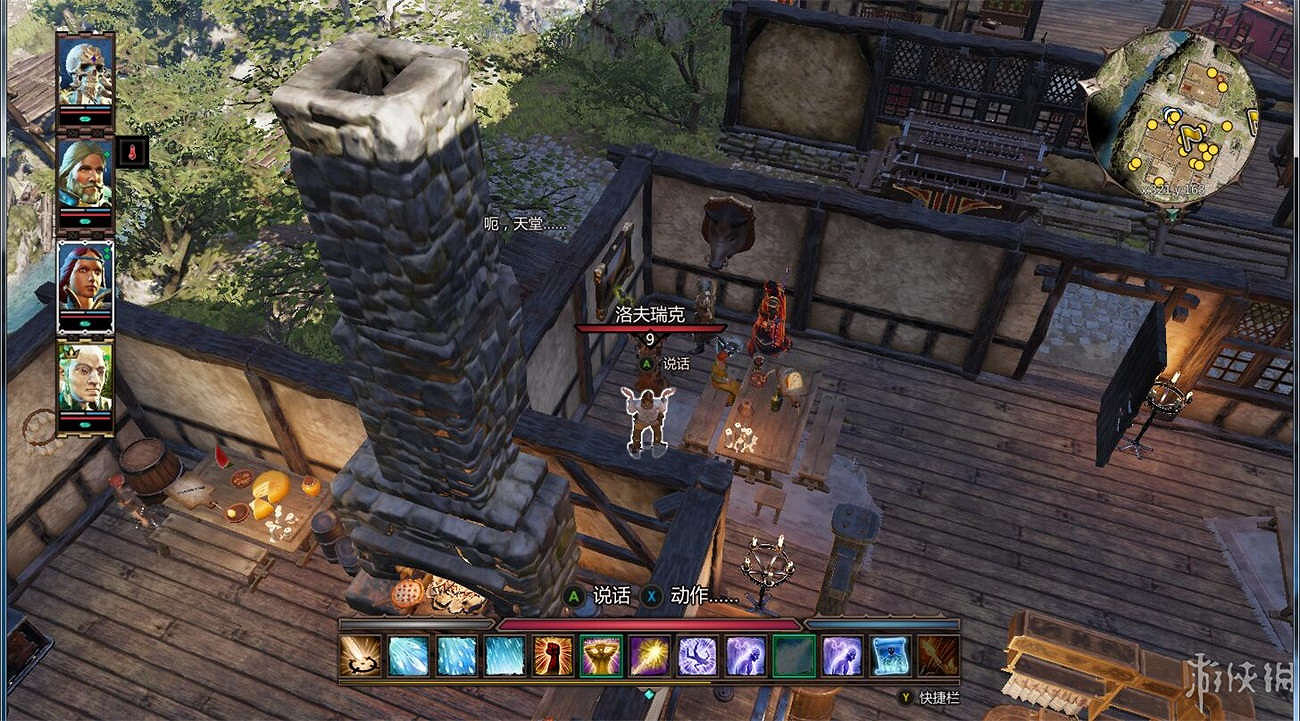
Task: Activate the spinning sword whirlwind skill
Action: pyautogui.click(x=360, y=656)
